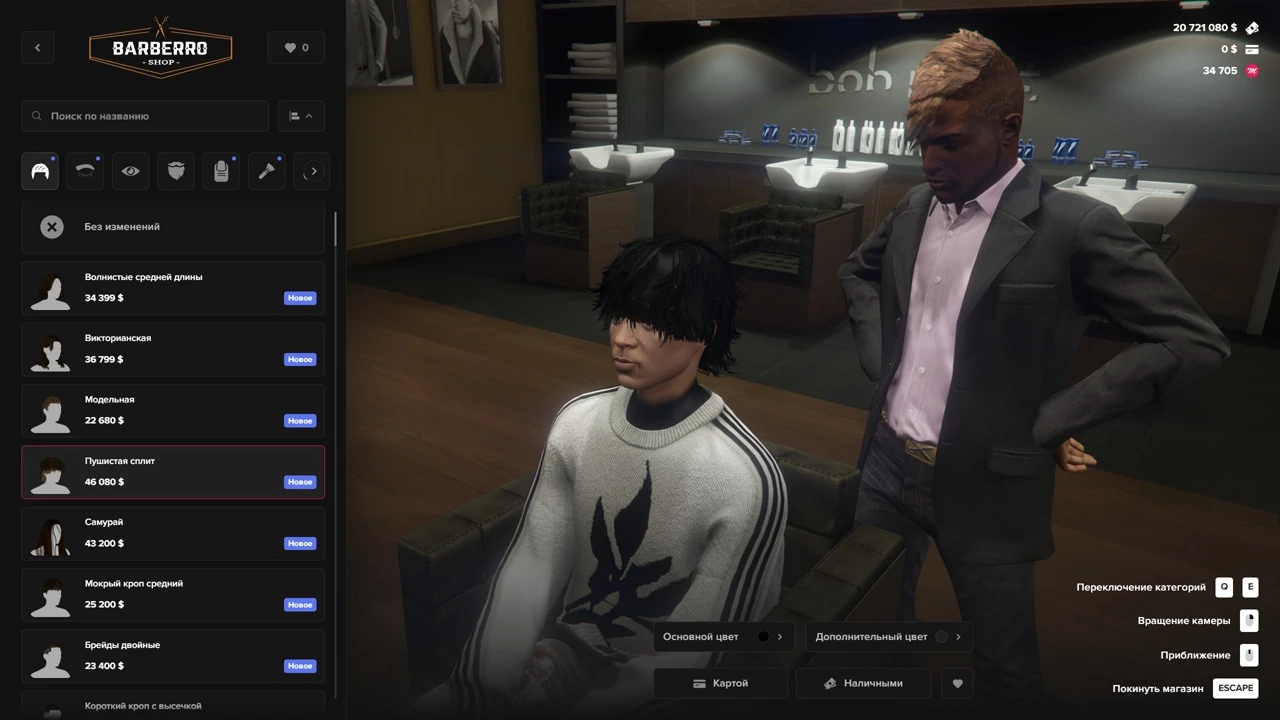Focus the search by name field

pos(146,116)
